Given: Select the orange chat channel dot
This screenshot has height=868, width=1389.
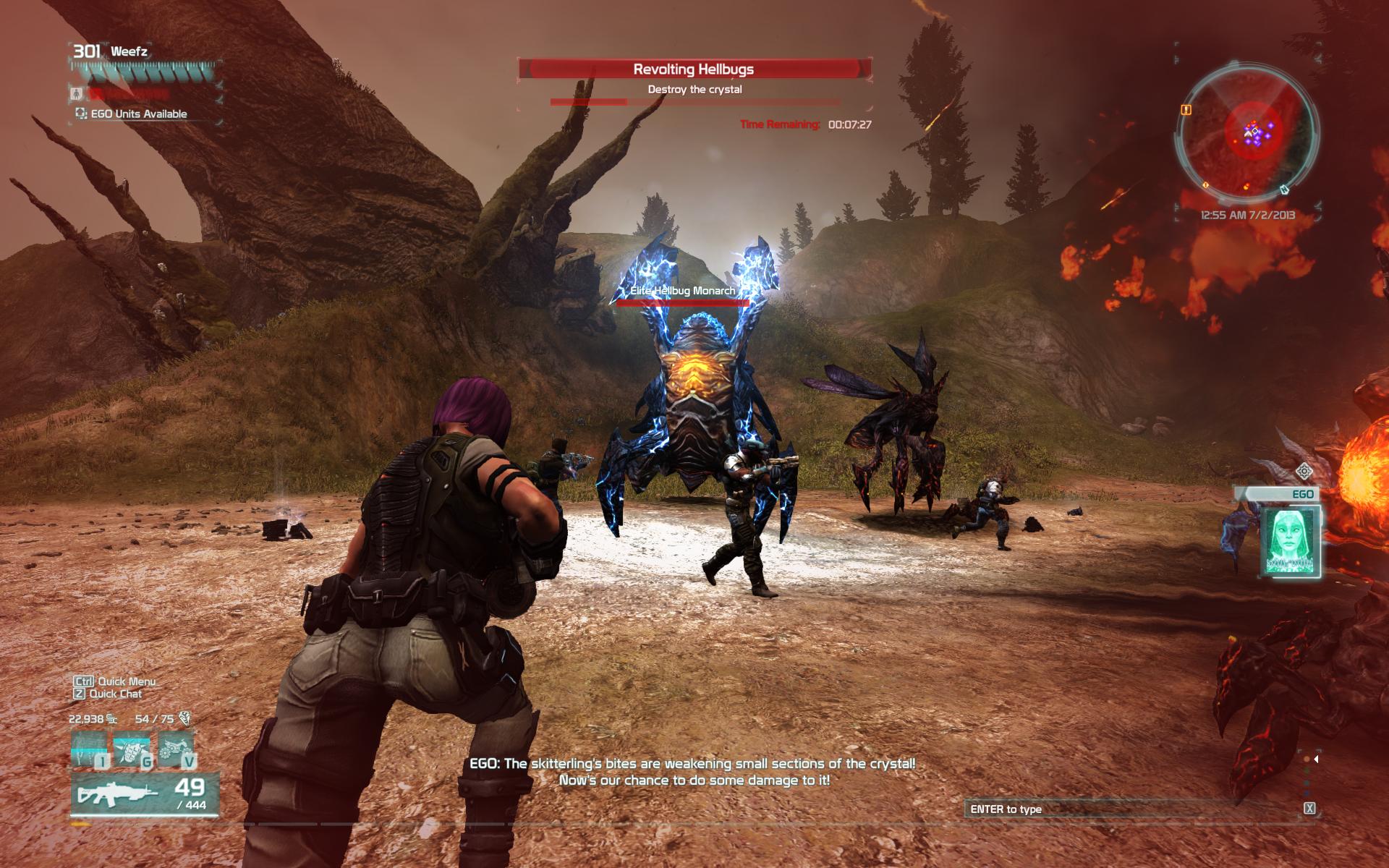Looking at the screenshot, I should [1306, 759].
